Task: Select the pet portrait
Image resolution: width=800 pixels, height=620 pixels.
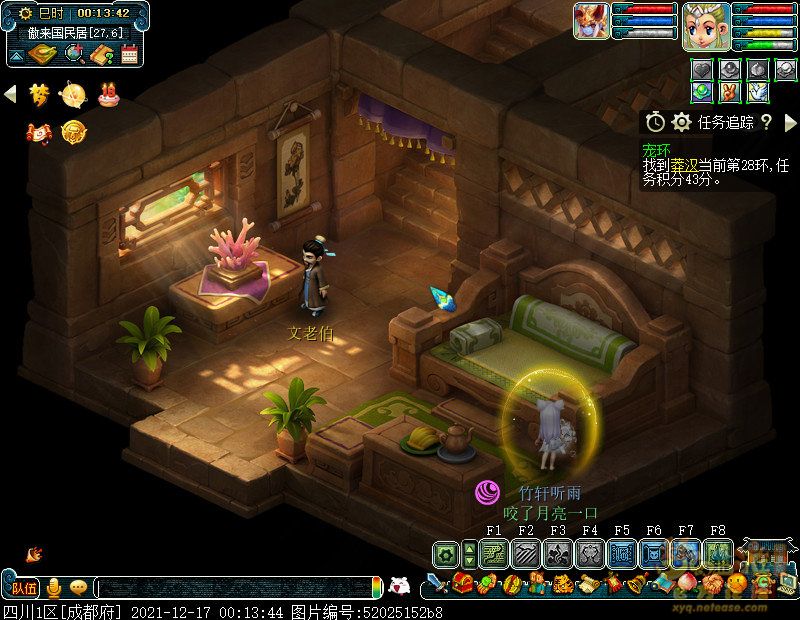Action: [590, 22]
